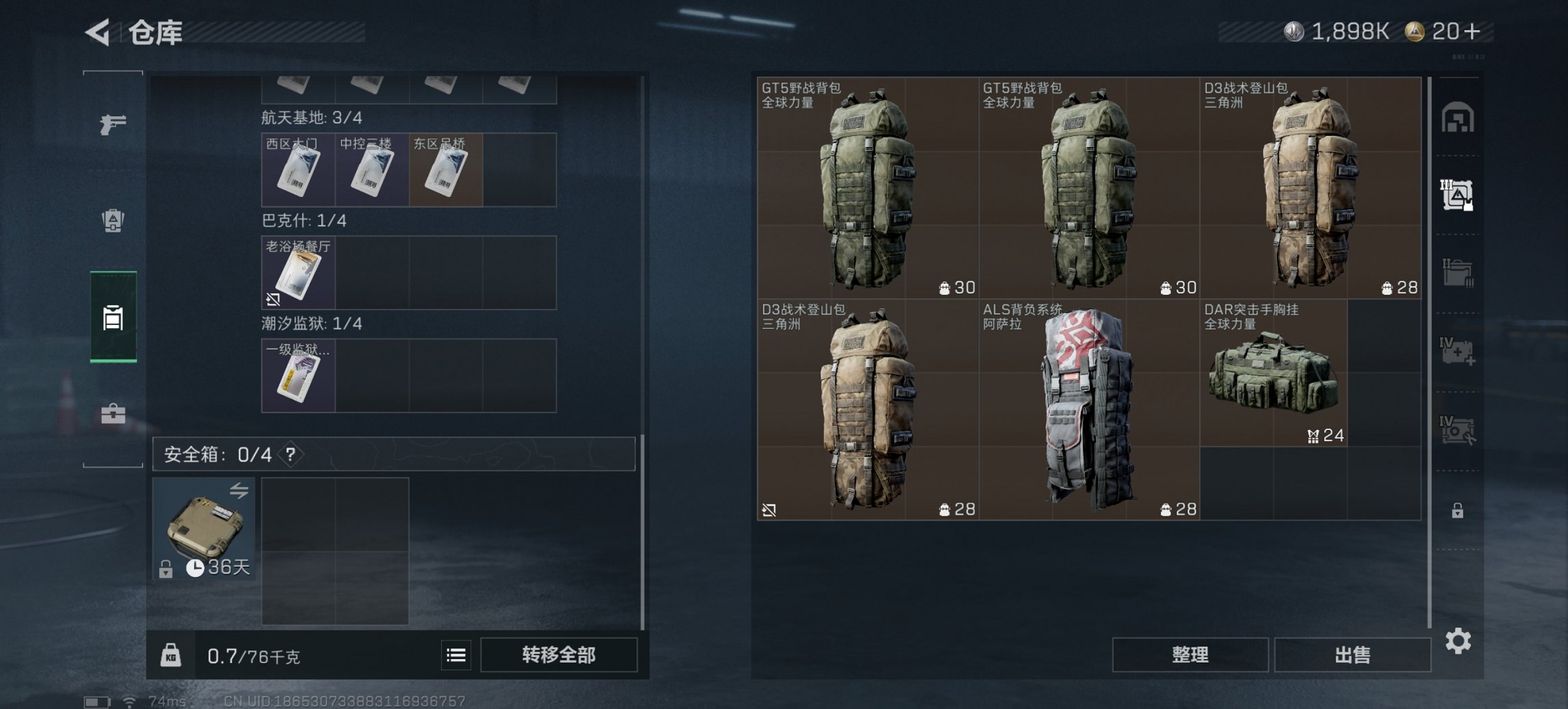The image size is (1568, 709).
Task: Open the settings gear icon
Action: coord(1459,641)
